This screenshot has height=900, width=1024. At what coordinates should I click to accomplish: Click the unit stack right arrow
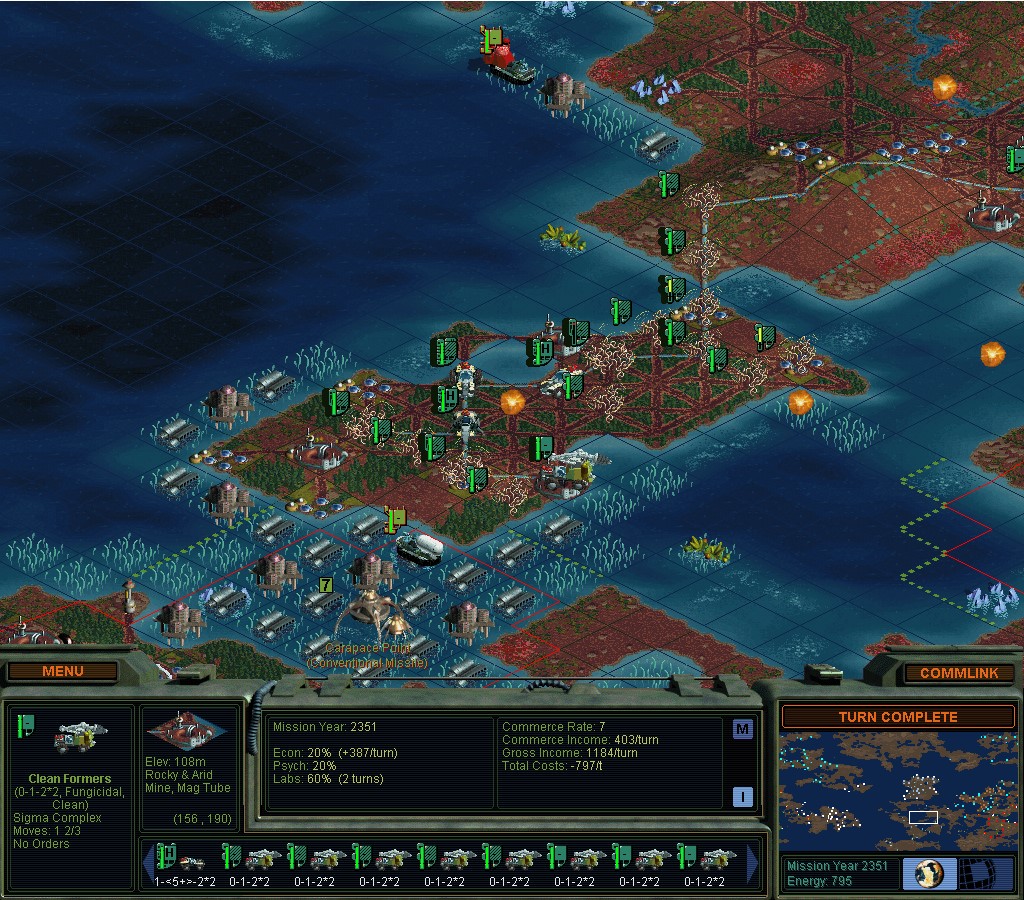point(752,863)
